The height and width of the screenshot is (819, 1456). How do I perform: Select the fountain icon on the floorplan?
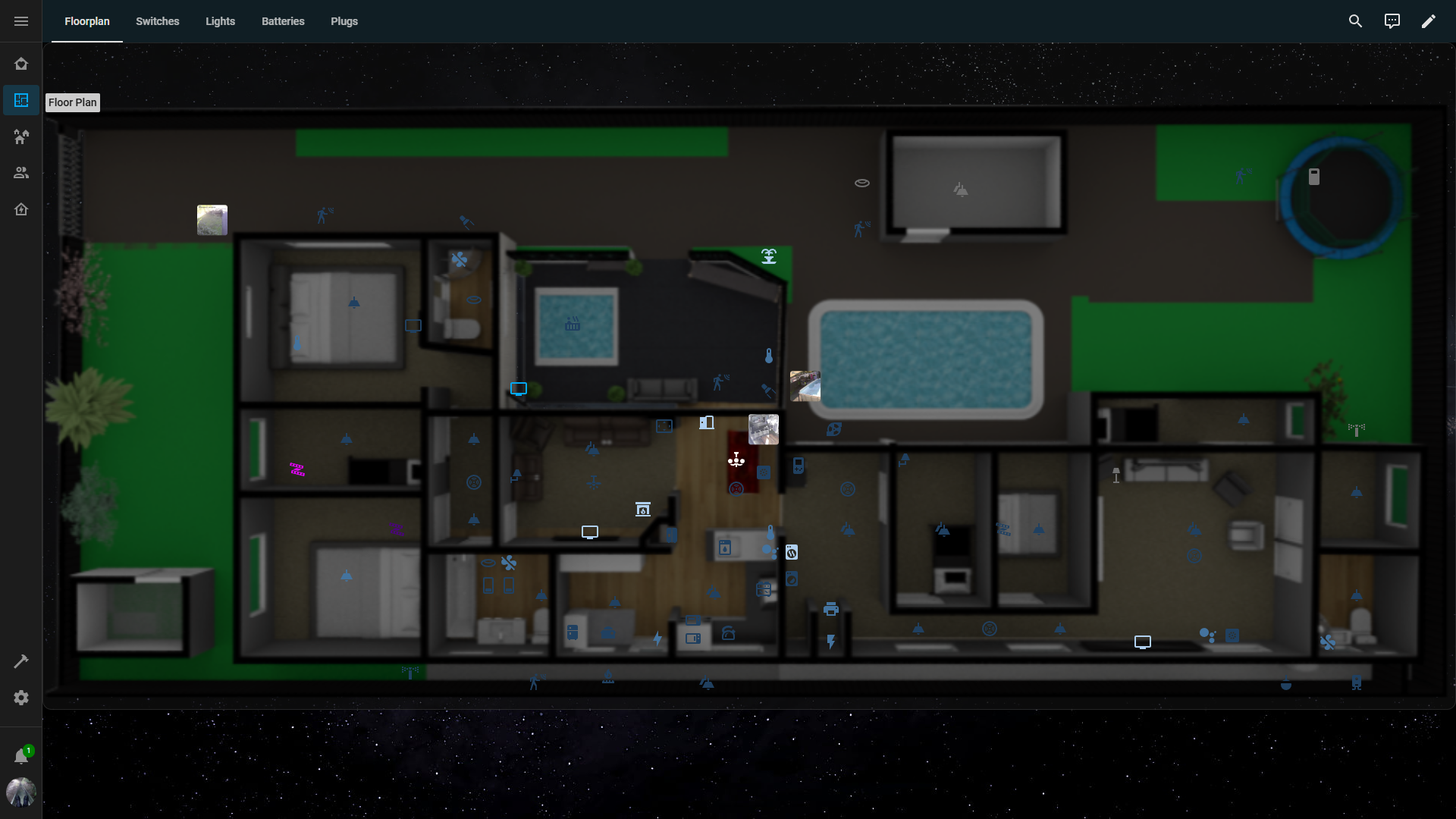click(769, 256)
